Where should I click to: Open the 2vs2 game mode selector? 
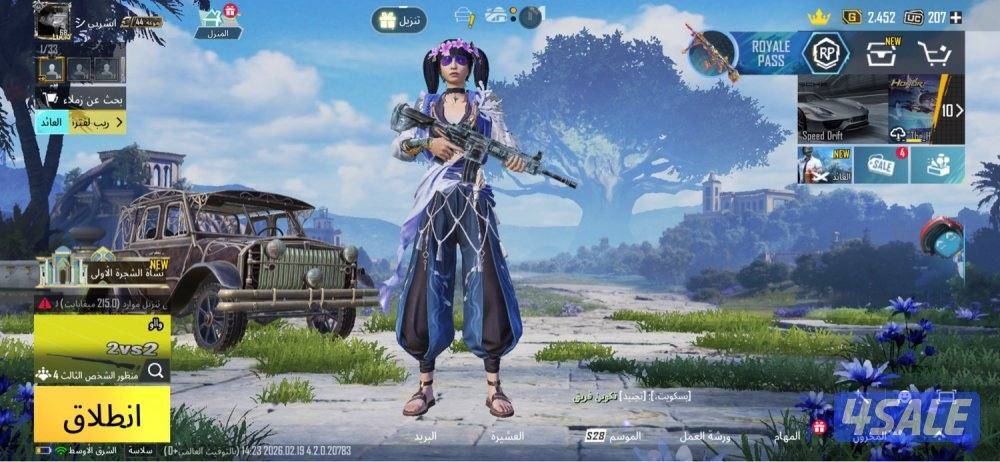pyautogui.click(x=100, y=346)
